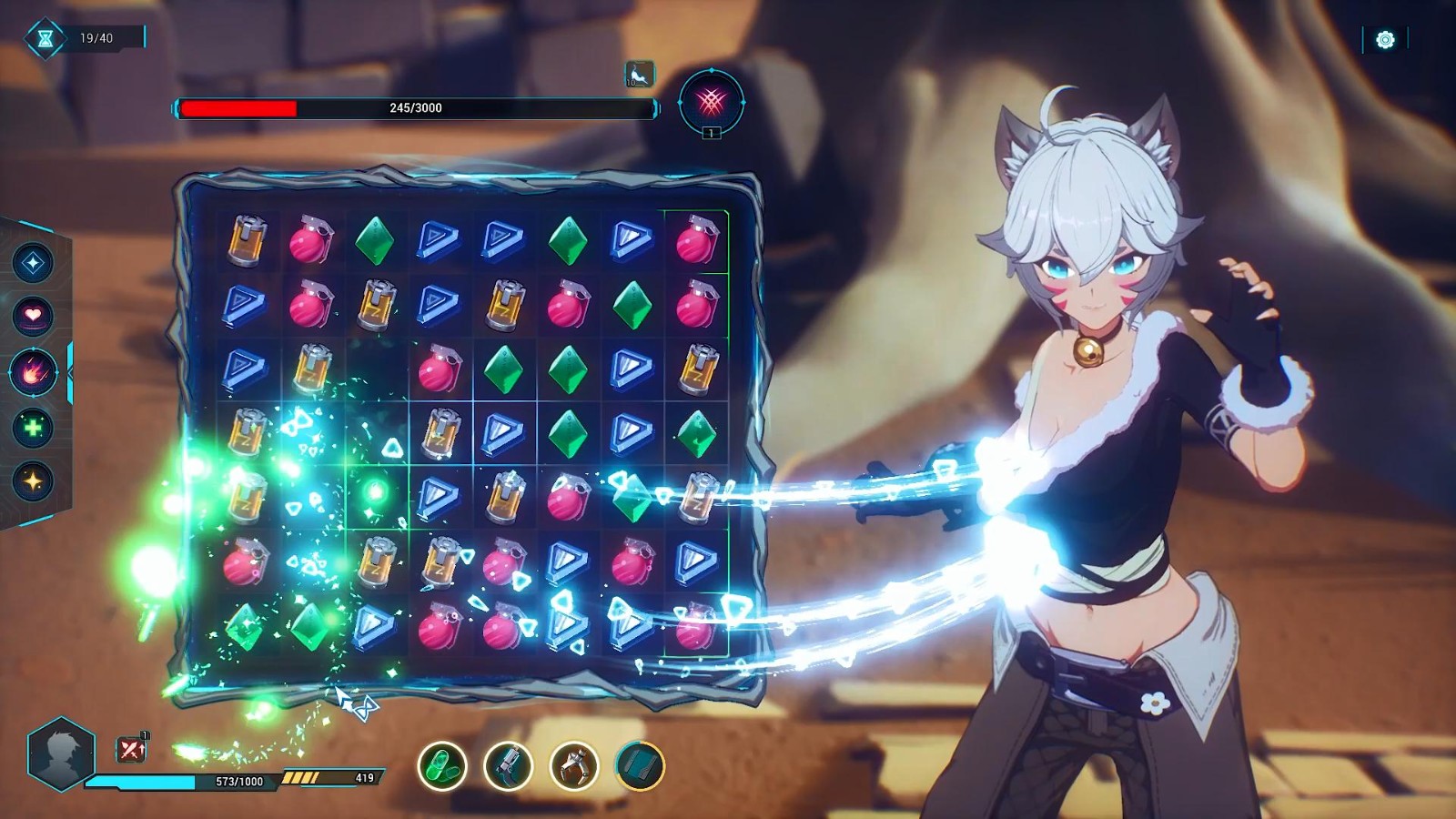Screen dimensions: 1456x819
Task: Use the green cross healing skill
Action: 34,427
